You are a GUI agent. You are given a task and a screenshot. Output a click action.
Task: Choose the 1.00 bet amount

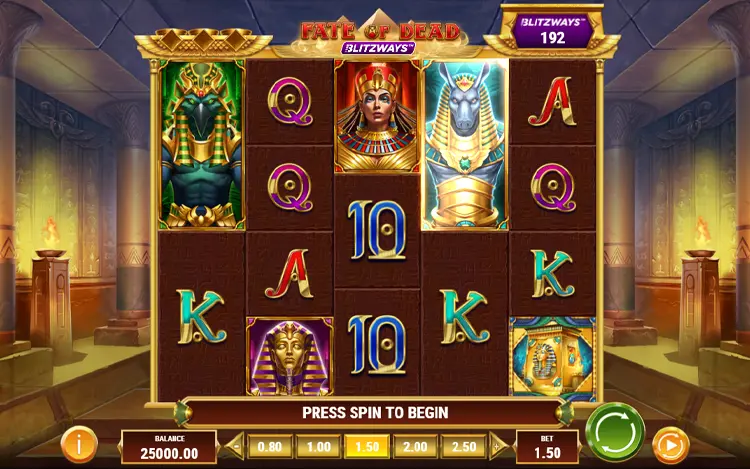point(318,446)
